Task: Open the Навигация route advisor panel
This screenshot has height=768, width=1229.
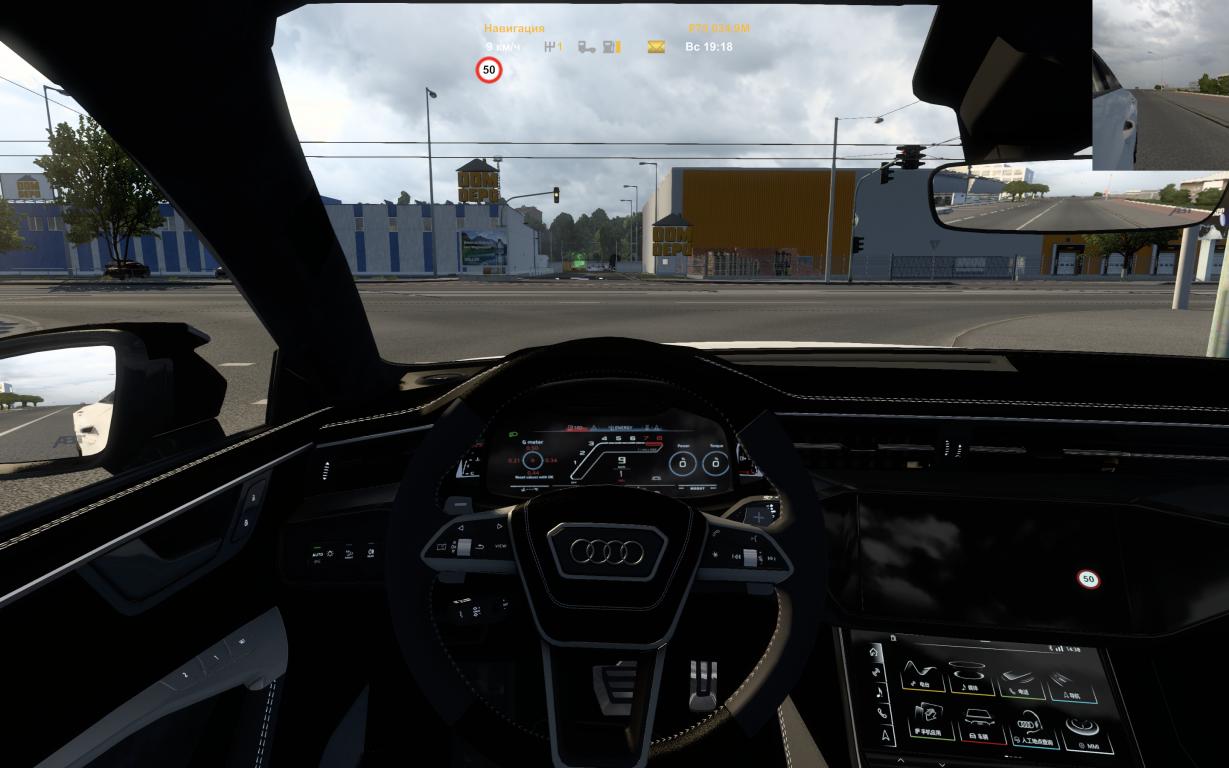Action: tap(514, 29)
